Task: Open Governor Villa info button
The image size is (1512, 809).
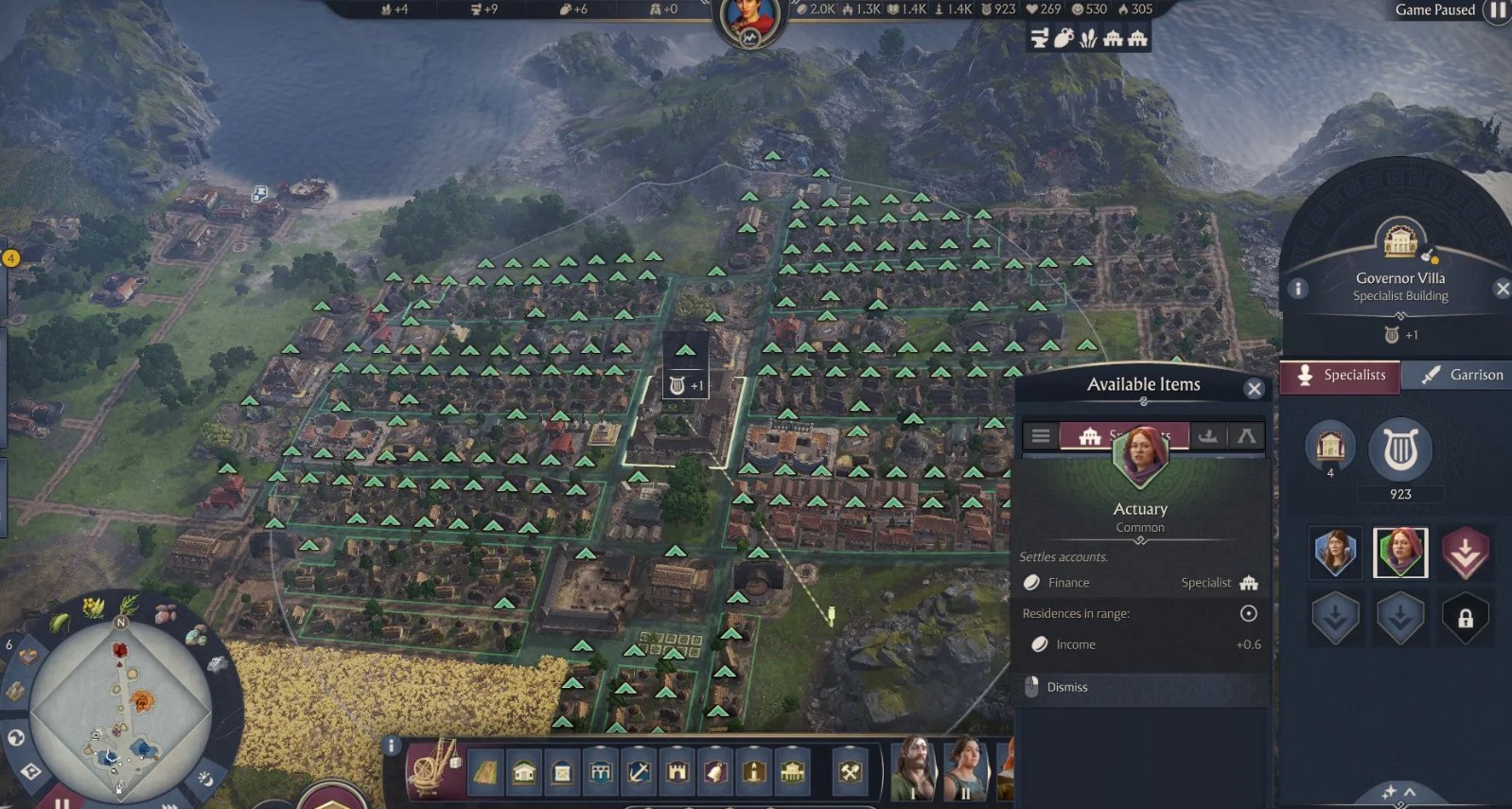Action: tap(1298, 288)
